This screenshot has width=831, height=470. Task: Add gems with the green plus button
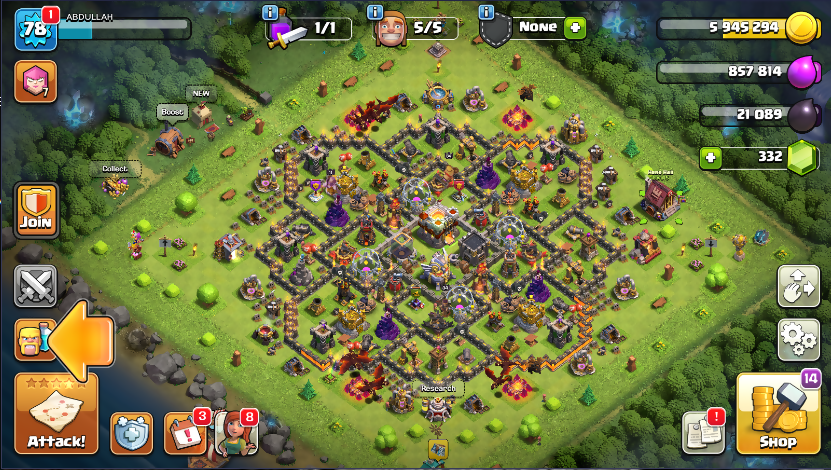coord(711,157)
